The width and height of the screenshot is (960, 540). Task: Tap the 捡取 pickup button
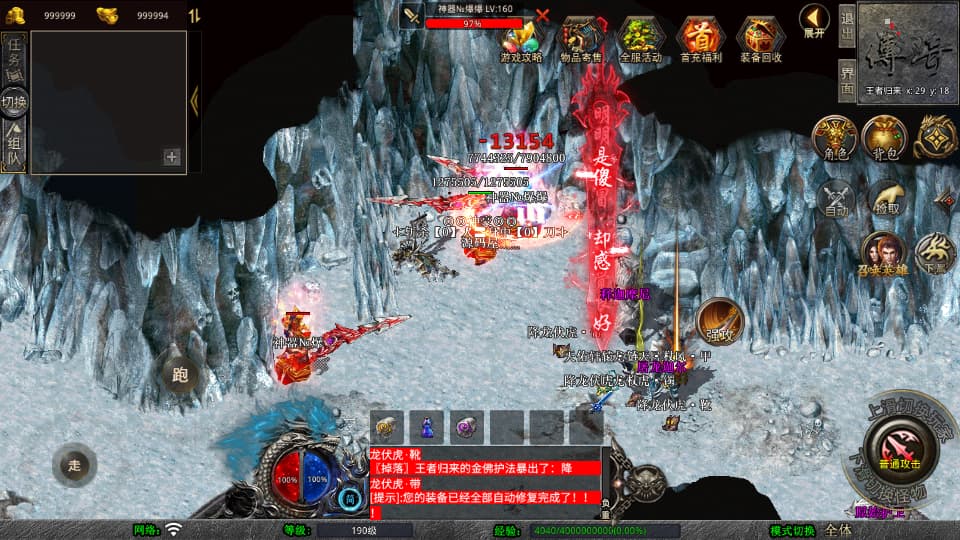(x=886, y=198)
